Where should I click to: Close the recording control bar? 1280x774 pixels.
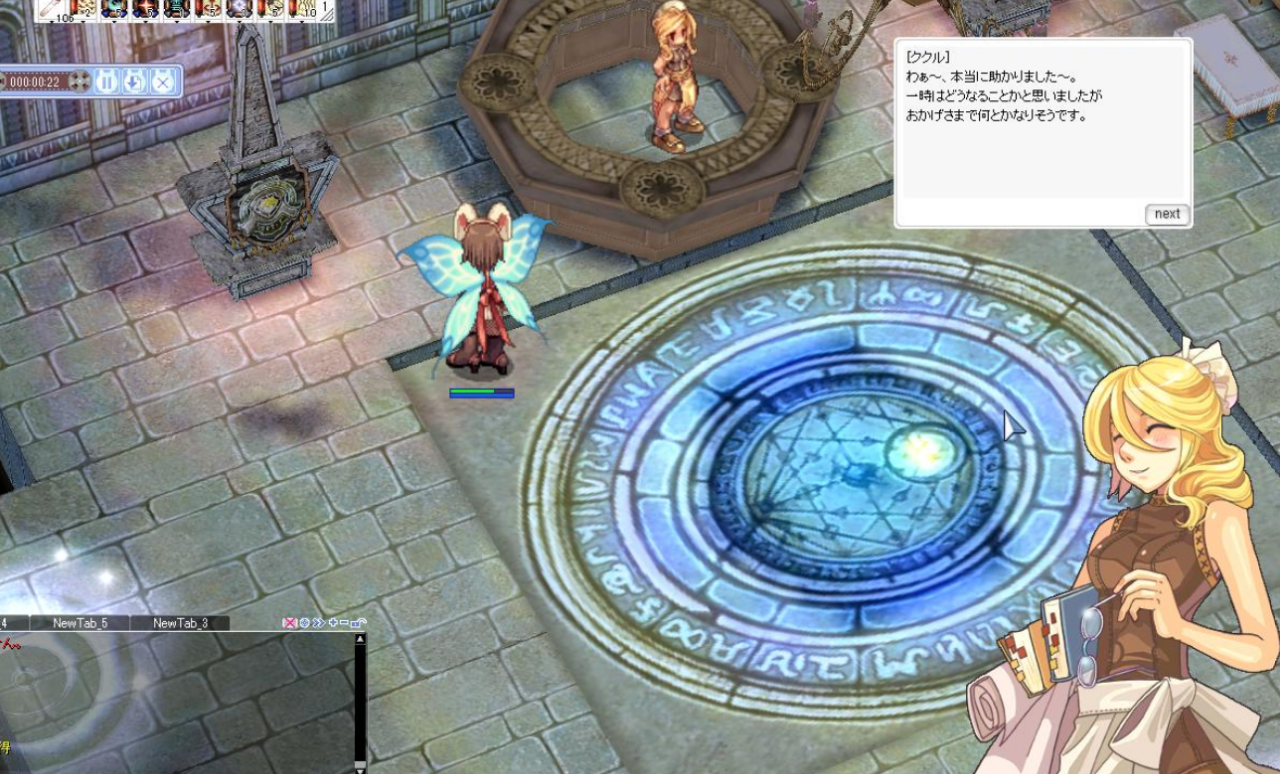(161, 81)
